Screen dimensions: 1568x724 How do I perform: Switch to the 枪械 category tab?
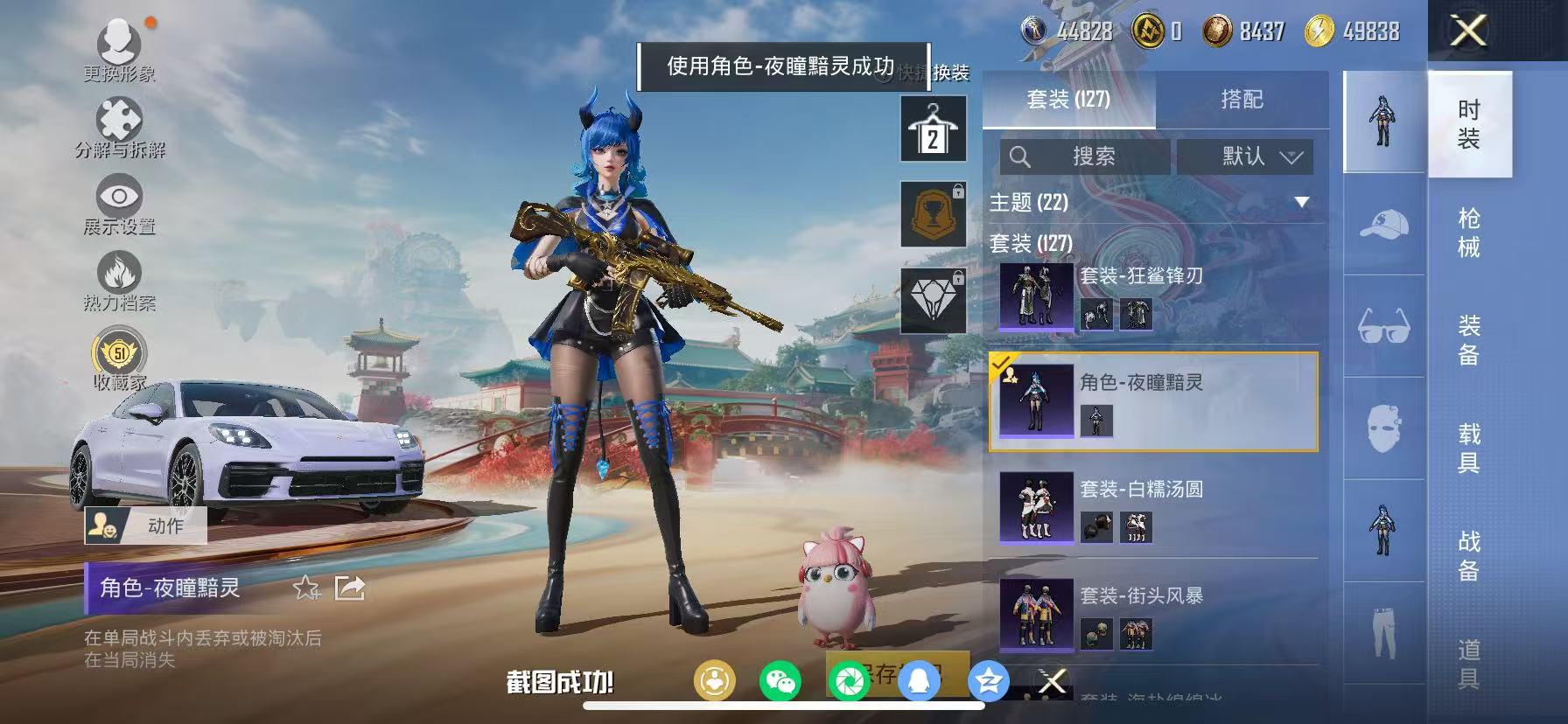click(1466, 227)
